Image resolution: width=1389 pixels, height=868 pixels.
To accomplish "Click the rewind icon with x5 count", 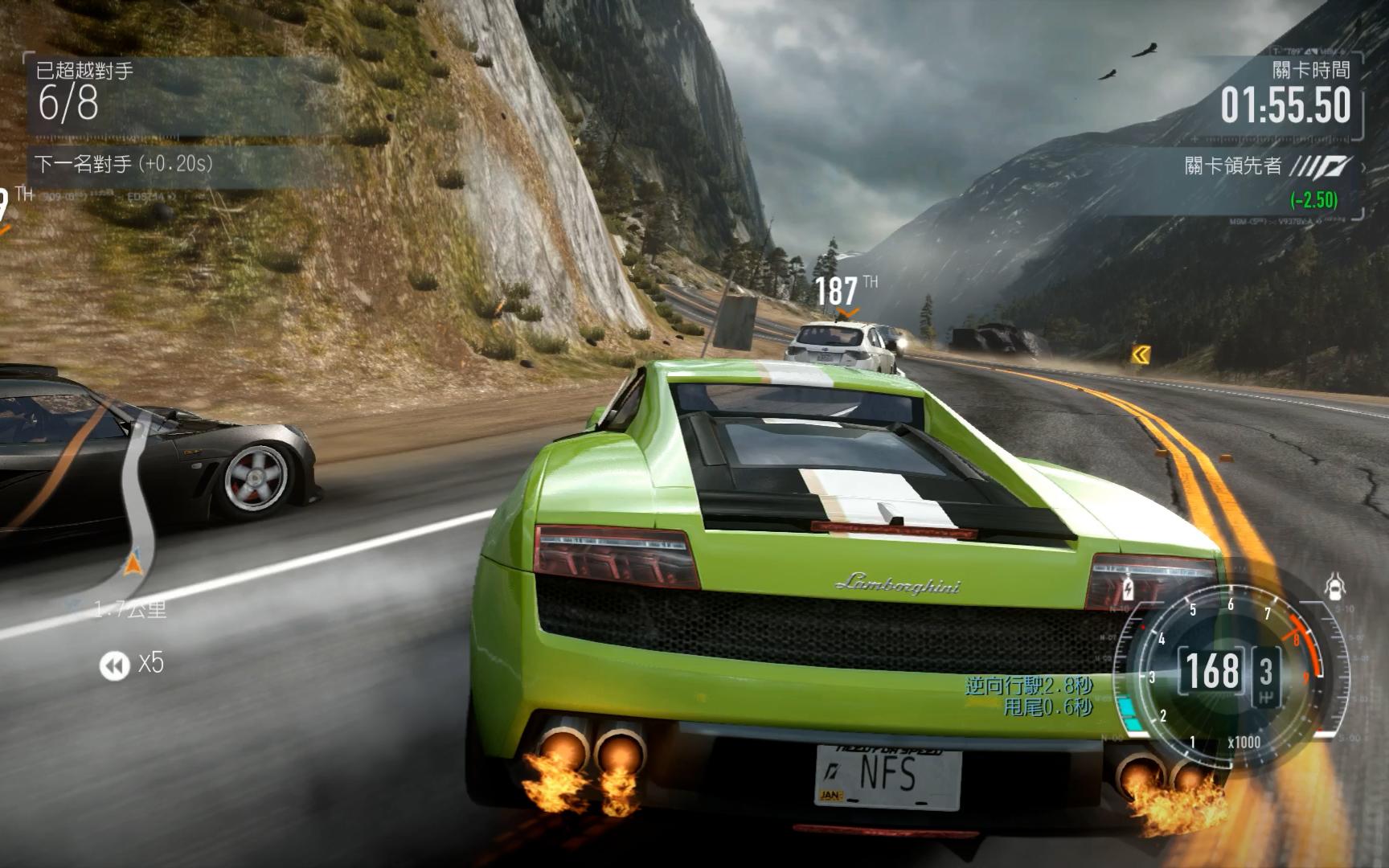I will pyautogui.click(x=114, y=665).
